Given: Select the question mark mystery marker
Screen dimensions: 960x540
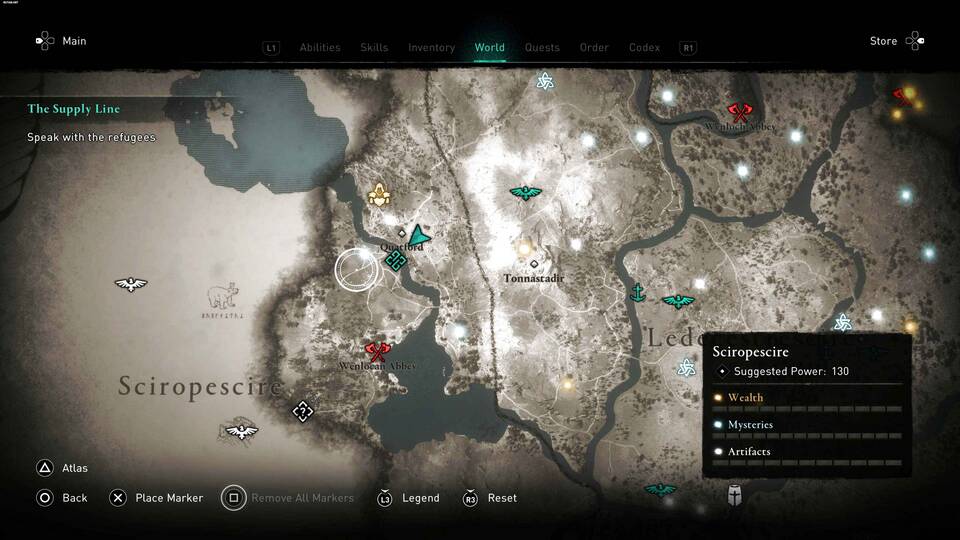Looking at the screenshot, I should 302,411.
